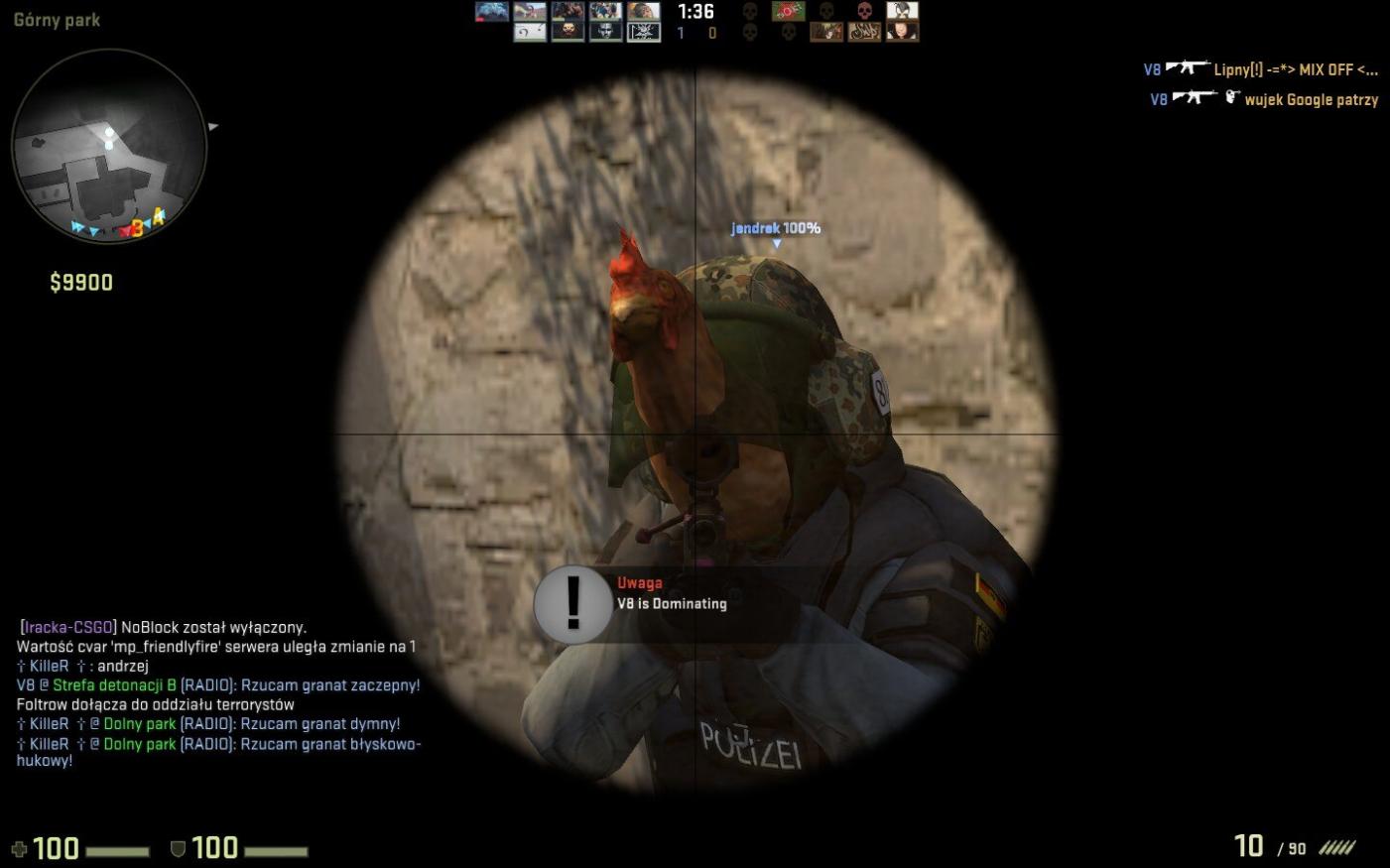Click the Górny park location label
1390x868 pixels.
tap(57, 19)
